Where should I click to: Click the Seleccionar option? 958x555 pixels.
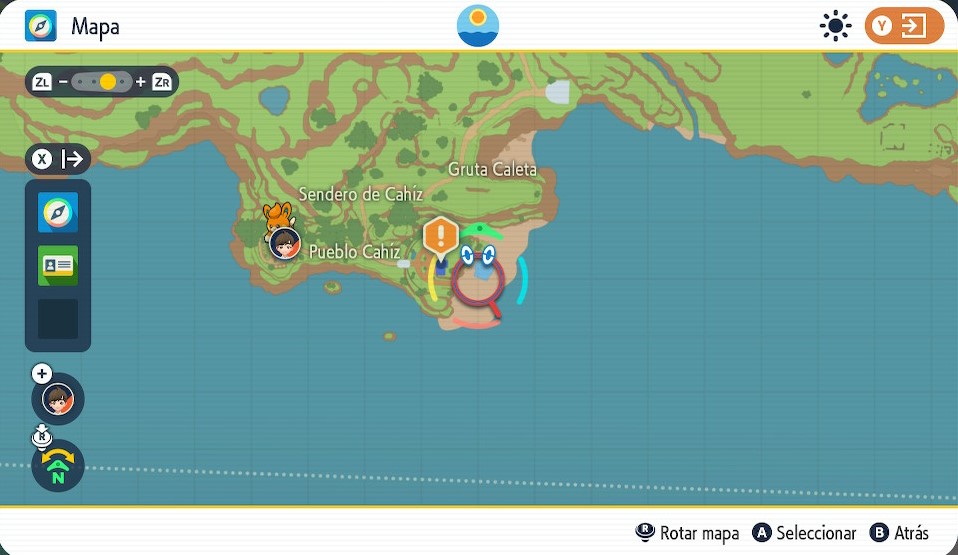[x=804, y=533]
